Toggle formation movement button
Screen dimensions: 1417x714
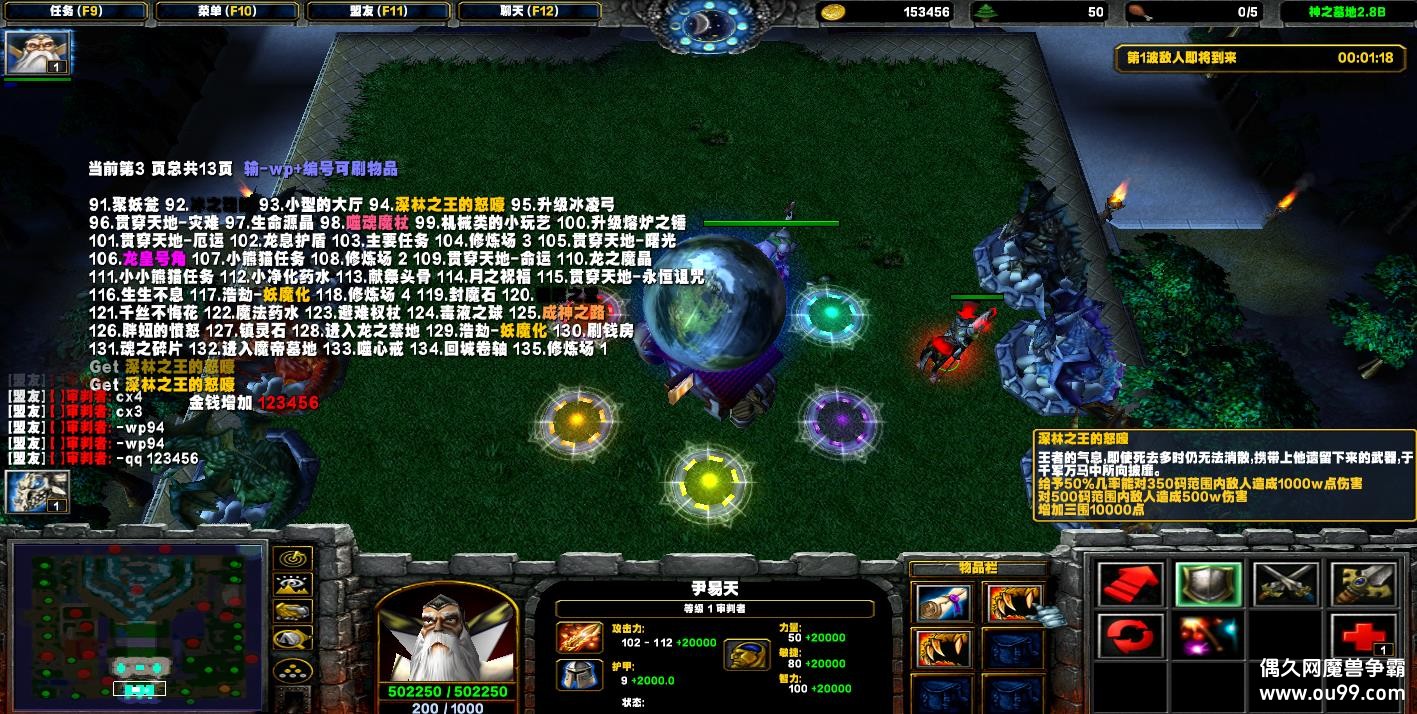(x=293, y=668)
